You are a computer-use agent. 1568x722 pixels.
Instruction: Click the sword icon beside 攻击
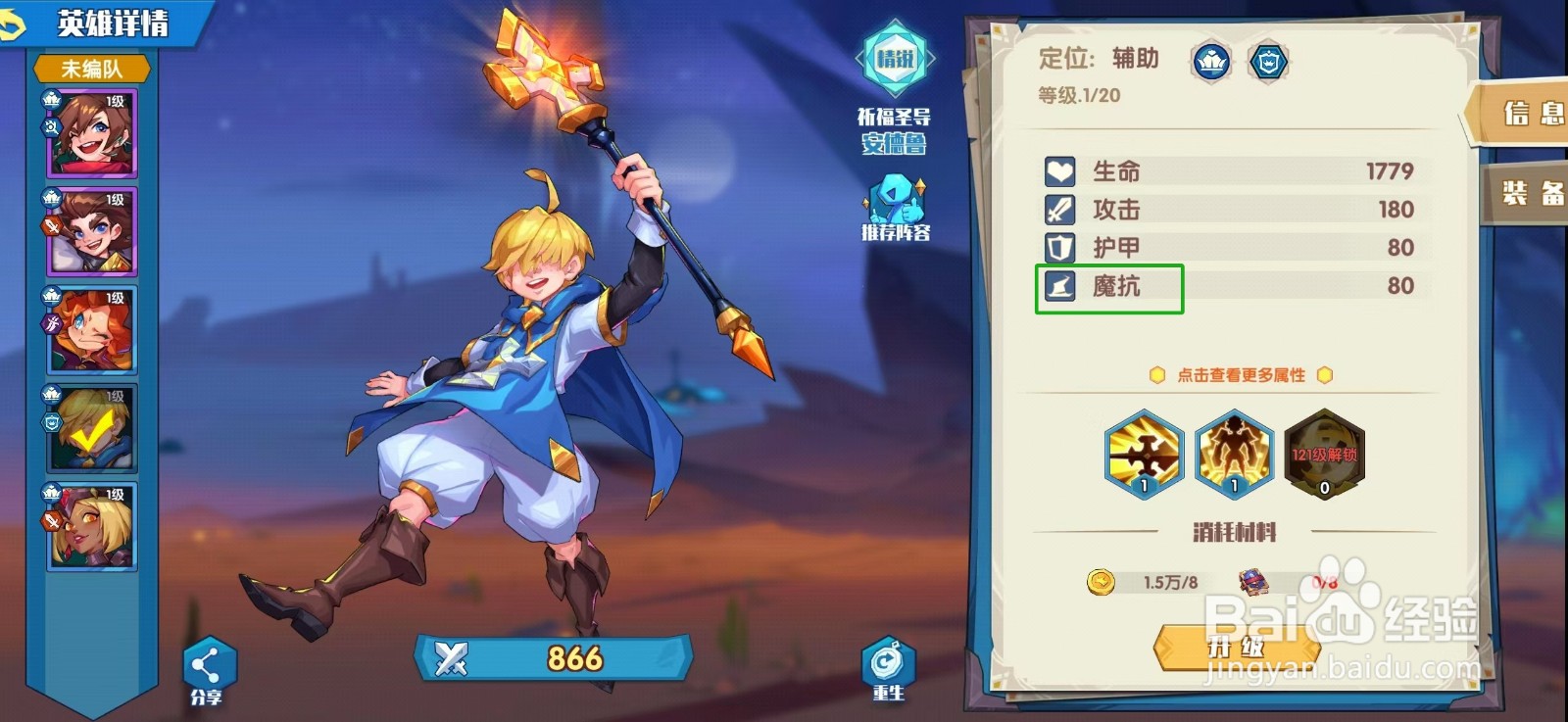pos(1061,209)
